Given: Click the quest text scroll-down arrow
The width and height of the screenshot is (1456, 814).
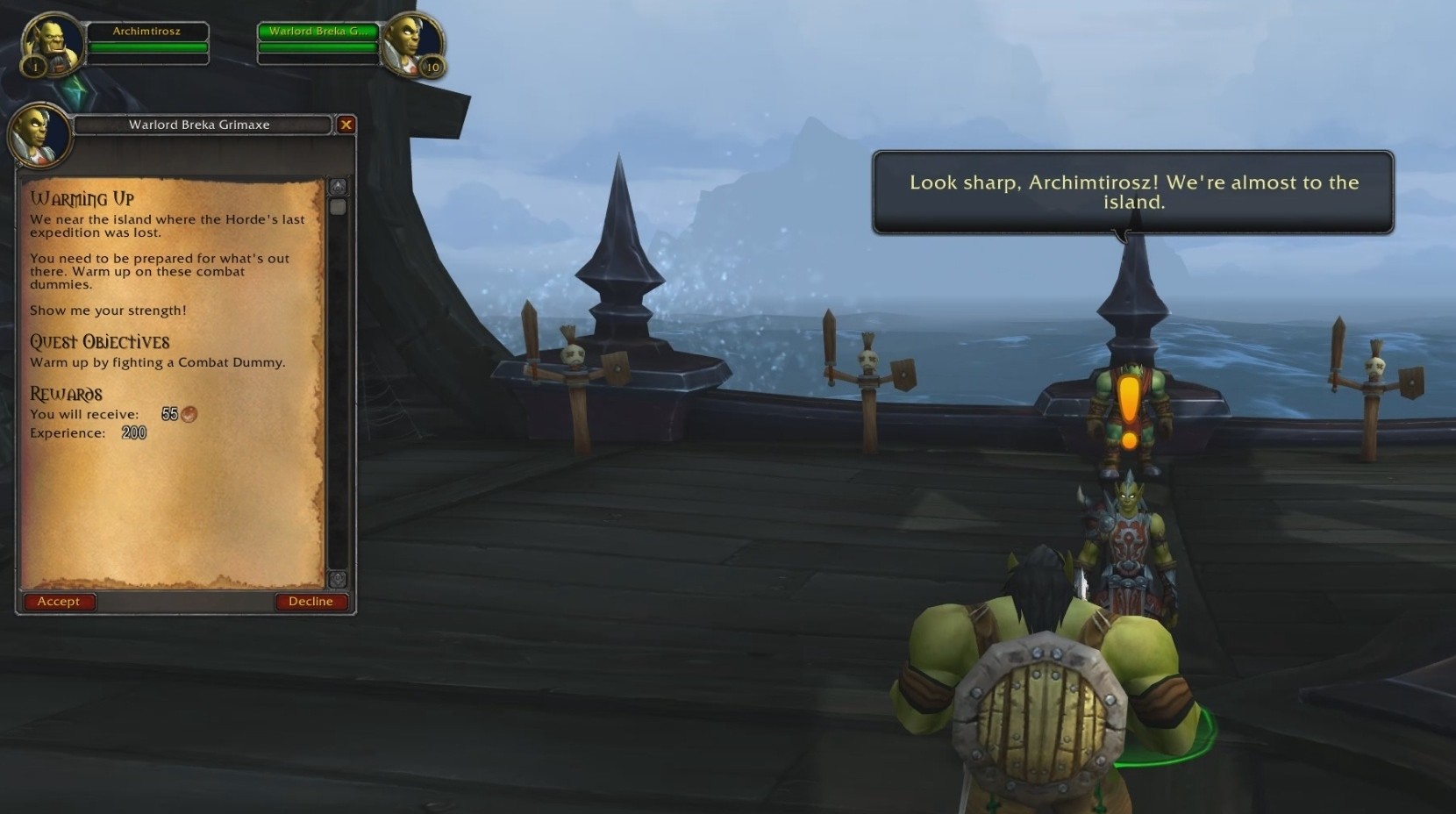Looking at the screenshot, I should 338,579.
